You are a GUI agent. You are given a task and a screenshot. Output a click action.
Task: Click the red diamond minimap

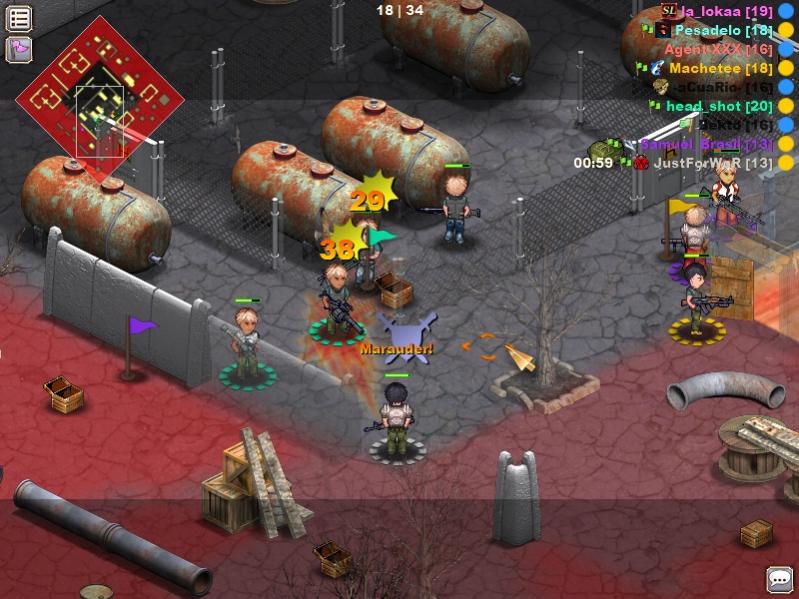tap(100, 100)
